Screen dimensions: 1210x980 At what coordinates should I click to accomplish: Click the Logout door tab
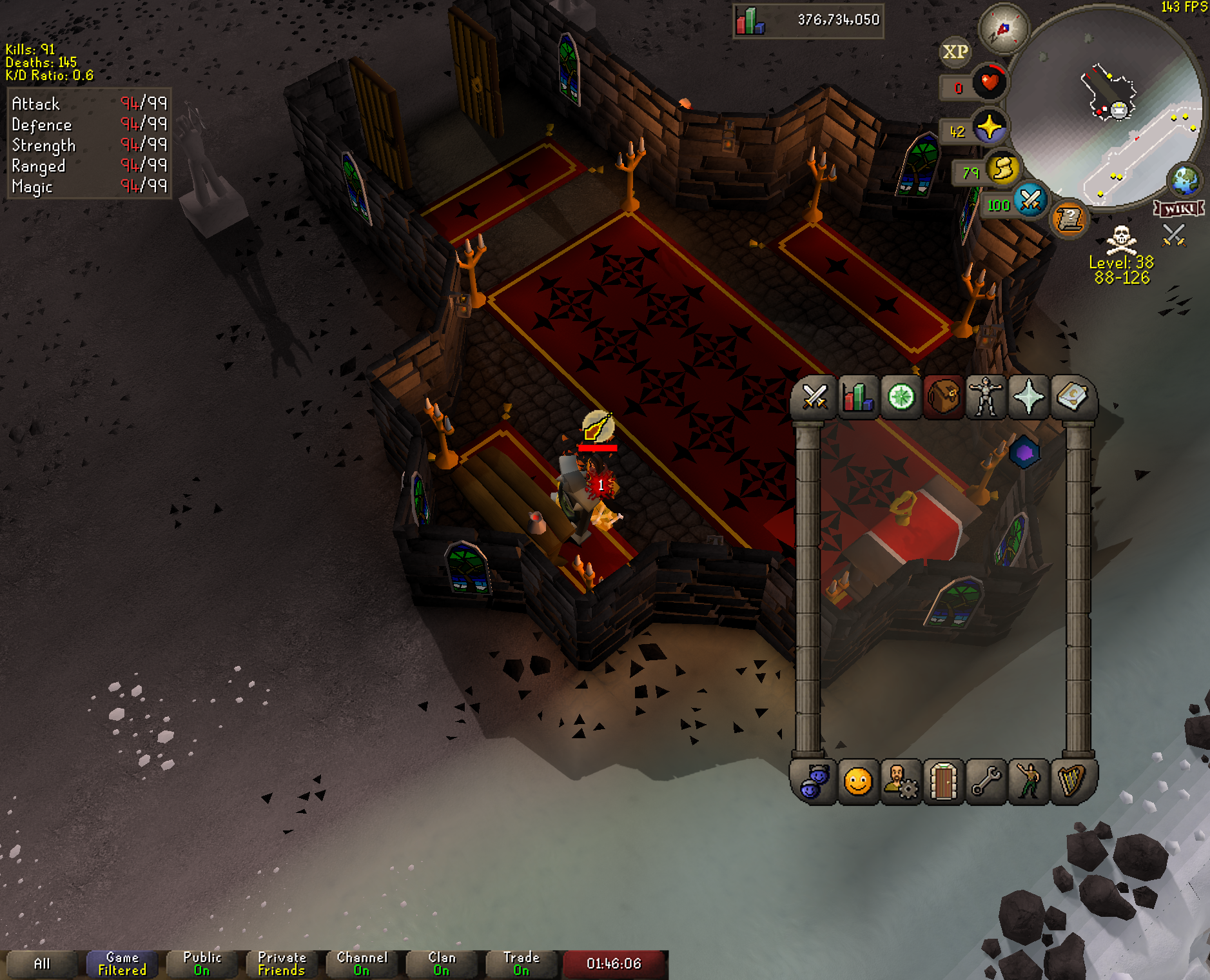tap(944, 782)
